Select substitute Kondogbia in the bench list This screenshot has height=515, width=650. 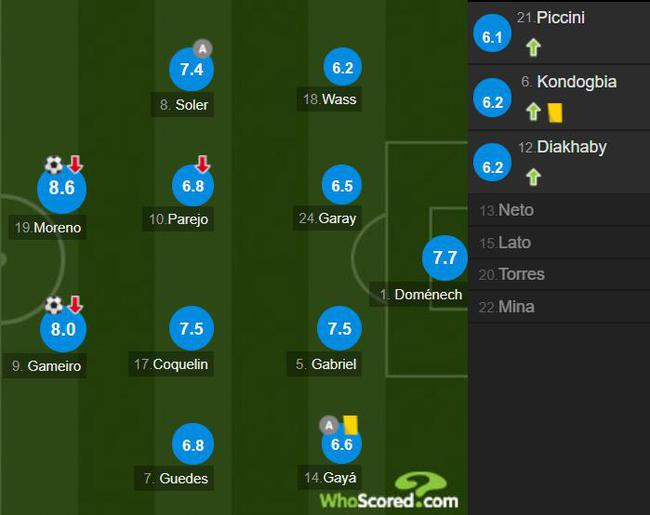click(x=560, y=97)
